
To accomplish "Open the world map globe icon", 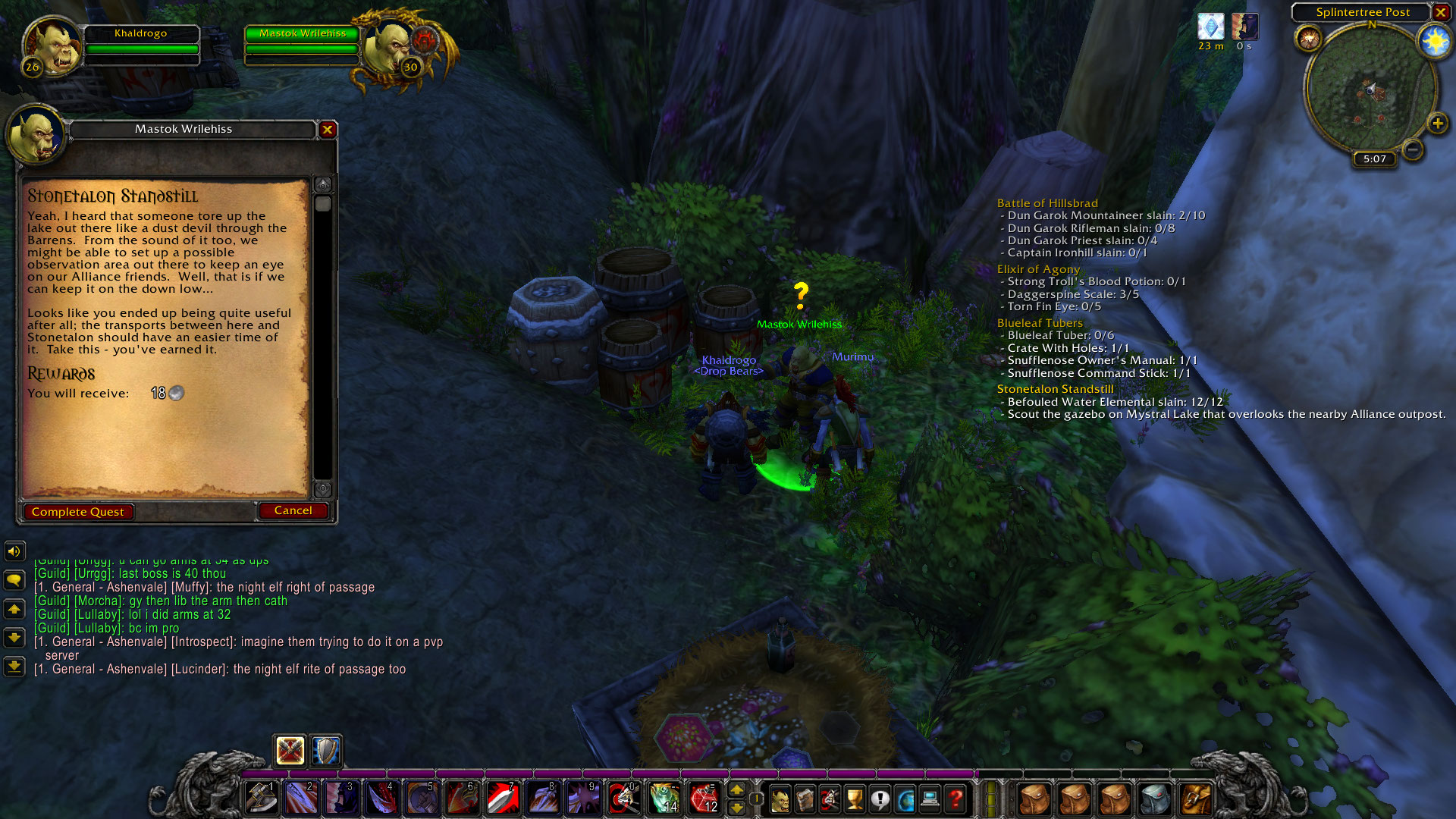I will (905, 799).
